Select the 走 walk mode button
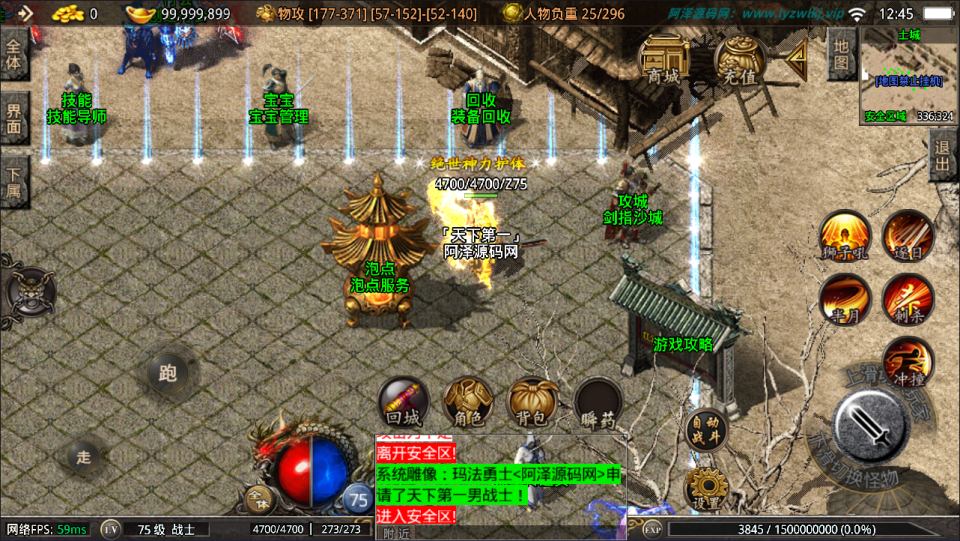Viewport: 960px width, 541px height. pyautogui.click(x=84, y=456)
